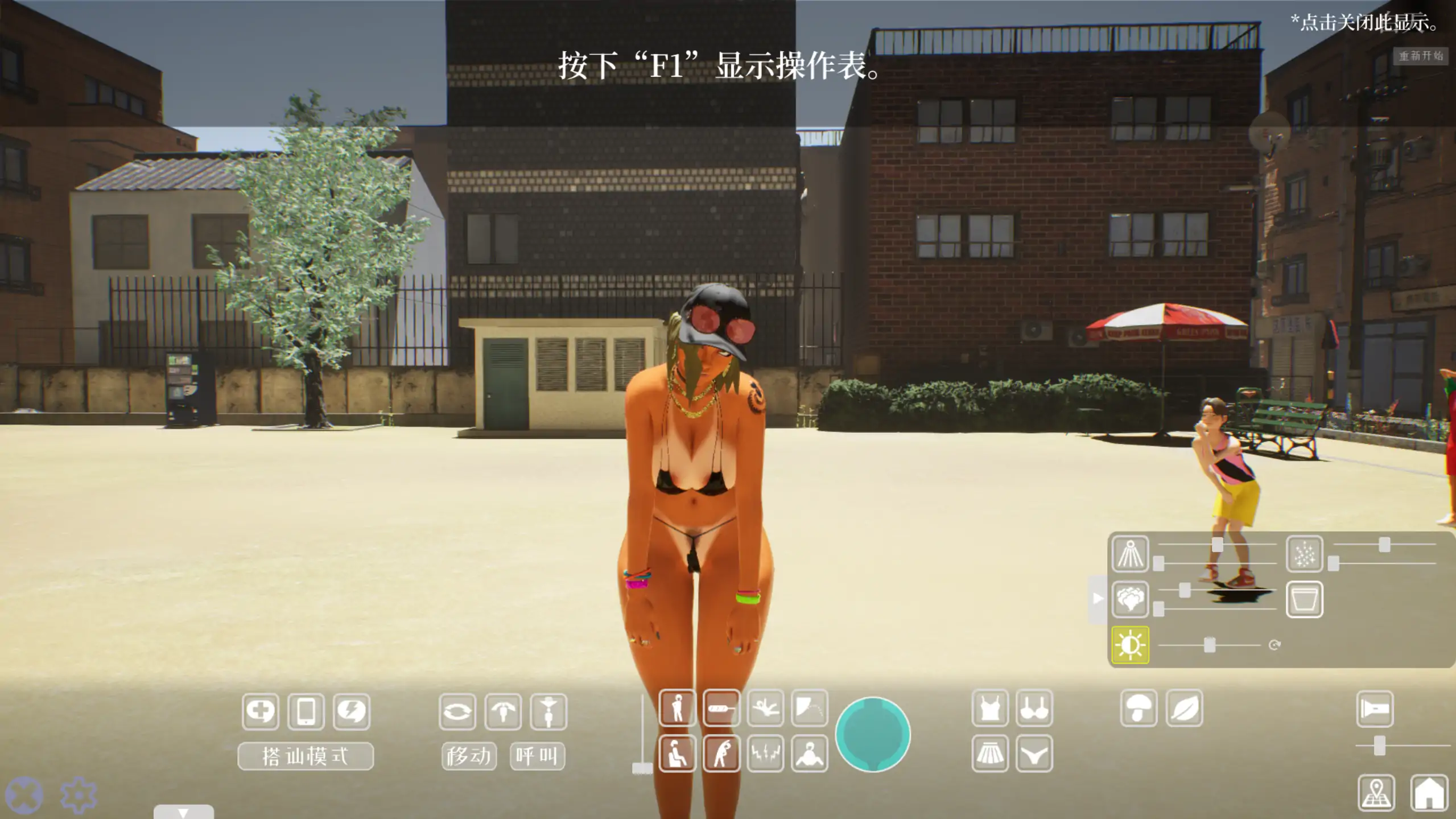Screen dimensions: 1456x819
Task: Select the standing pose icon
Action: coord(677,709)
